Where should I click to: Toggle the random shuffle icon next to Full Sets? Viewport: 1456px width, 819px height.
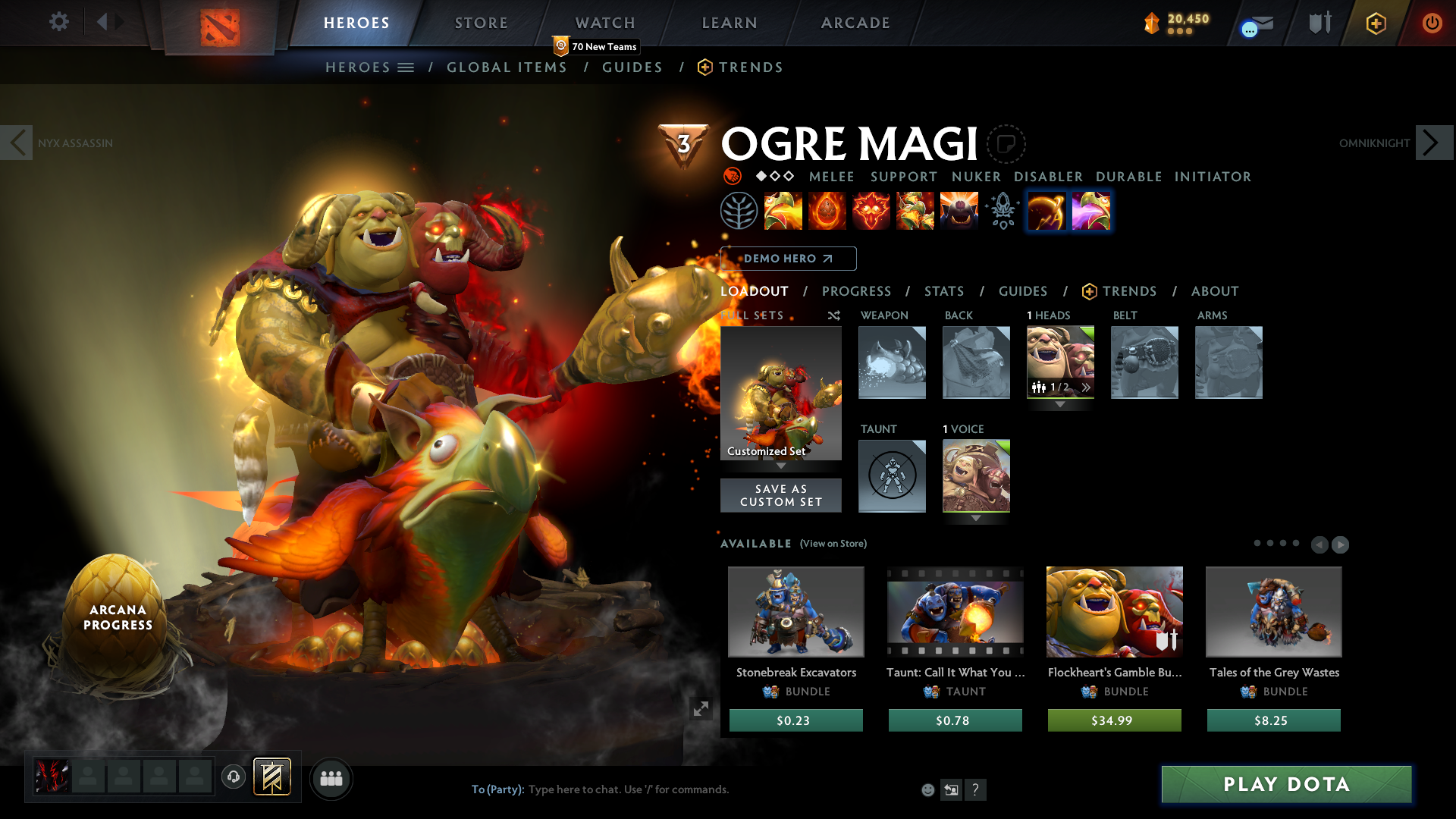pyautogui.click(x=833, y=315)
